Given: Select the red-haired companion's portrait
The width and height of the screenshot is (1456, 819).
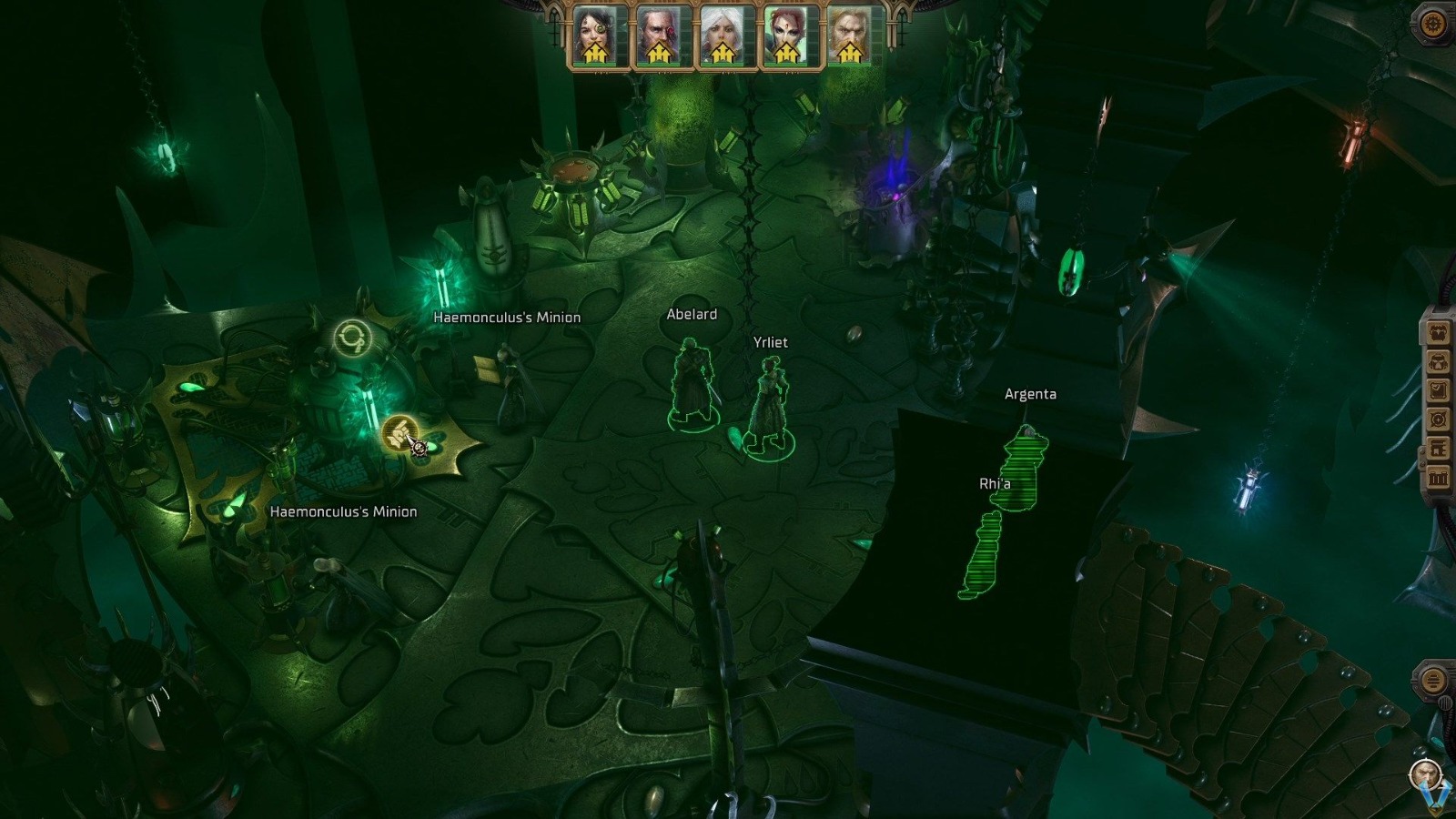Looking at the screenshot, I should coord(786,30).
